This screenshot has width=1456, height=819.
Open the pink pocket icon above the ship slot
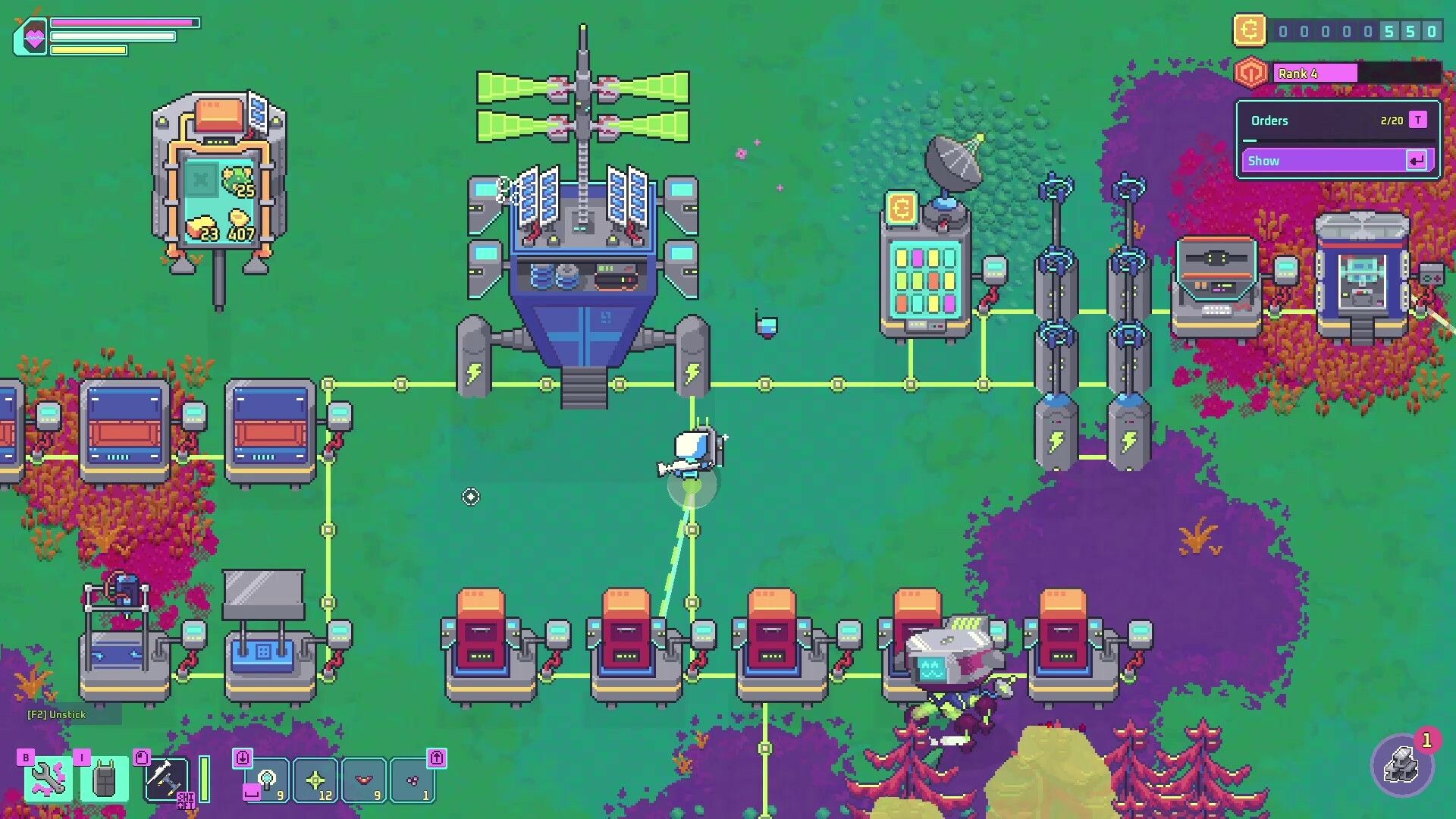tap(143, 758)
